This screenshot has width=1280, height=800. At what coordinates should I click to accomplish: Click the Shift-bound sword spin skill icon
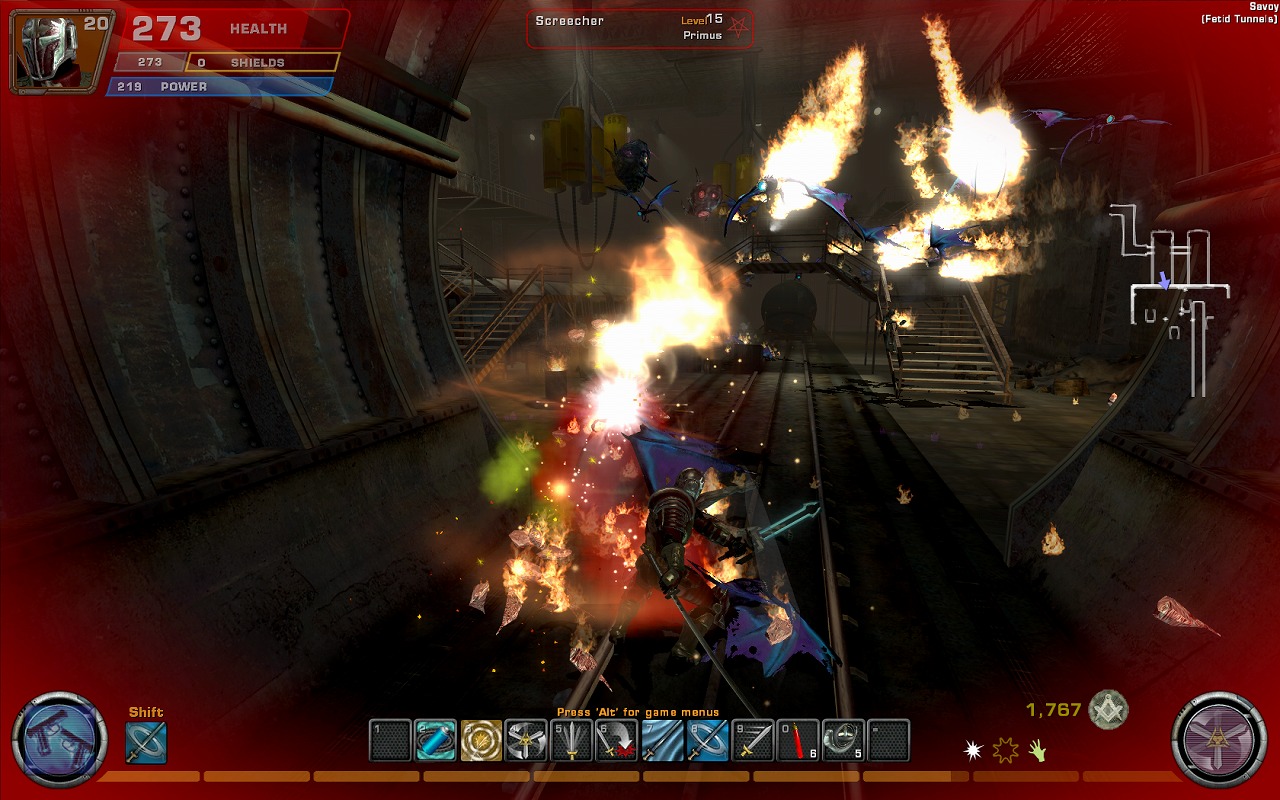click(x=146, y=743)
